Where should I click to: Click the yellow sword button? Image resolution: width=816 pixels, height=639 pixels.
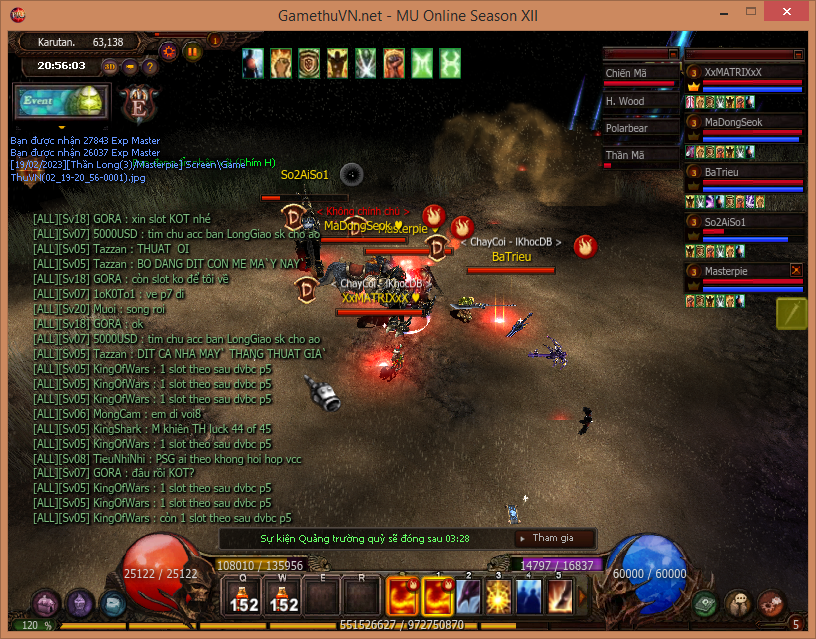point(791,313)
